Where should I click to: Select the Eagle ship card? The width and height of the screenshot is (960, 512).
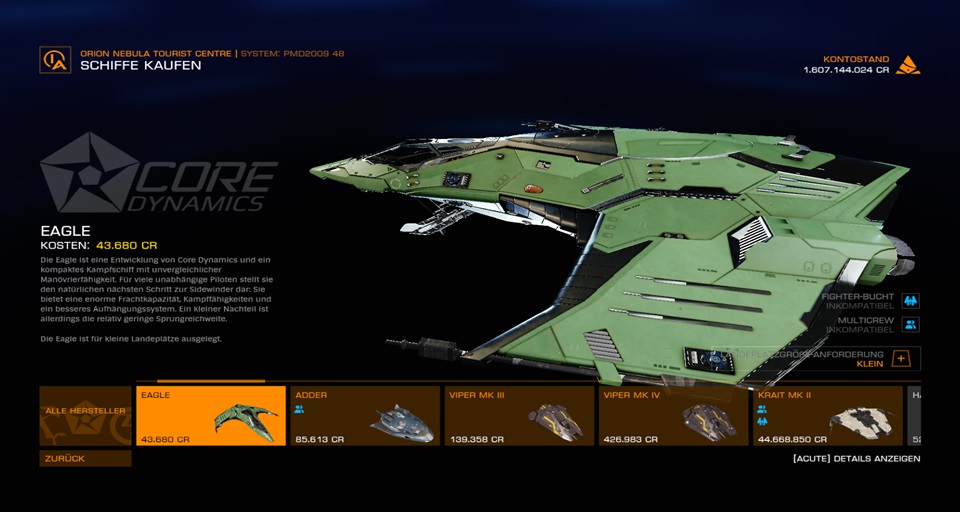[210, 416]
